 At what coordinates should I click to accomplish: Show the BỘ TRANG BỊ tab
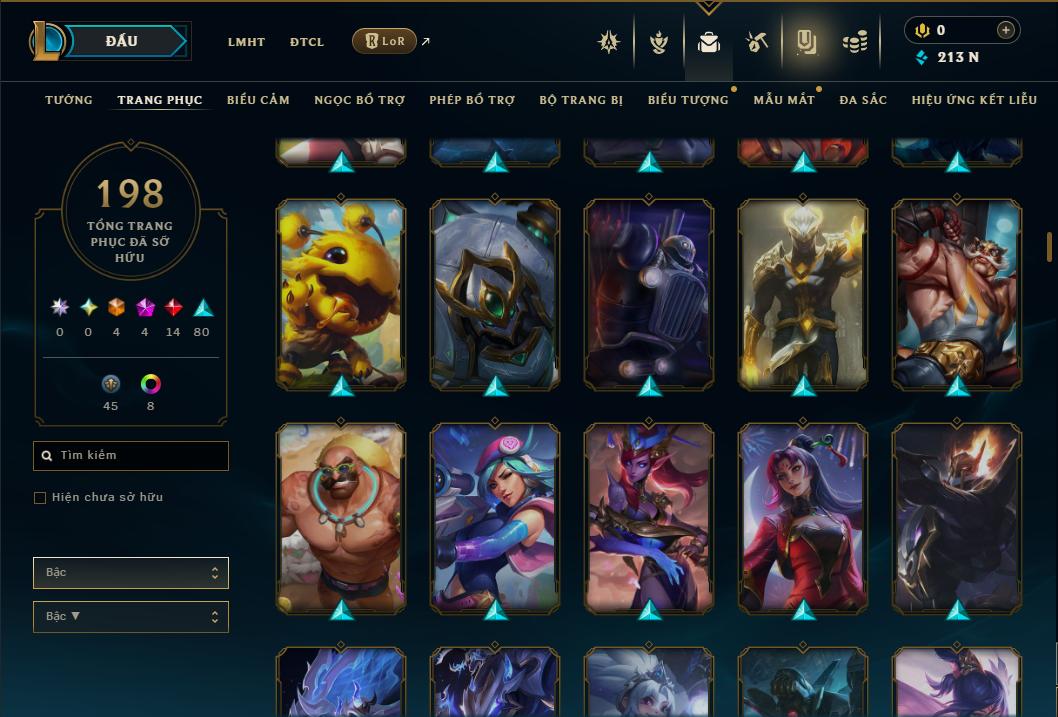point(581,100)
